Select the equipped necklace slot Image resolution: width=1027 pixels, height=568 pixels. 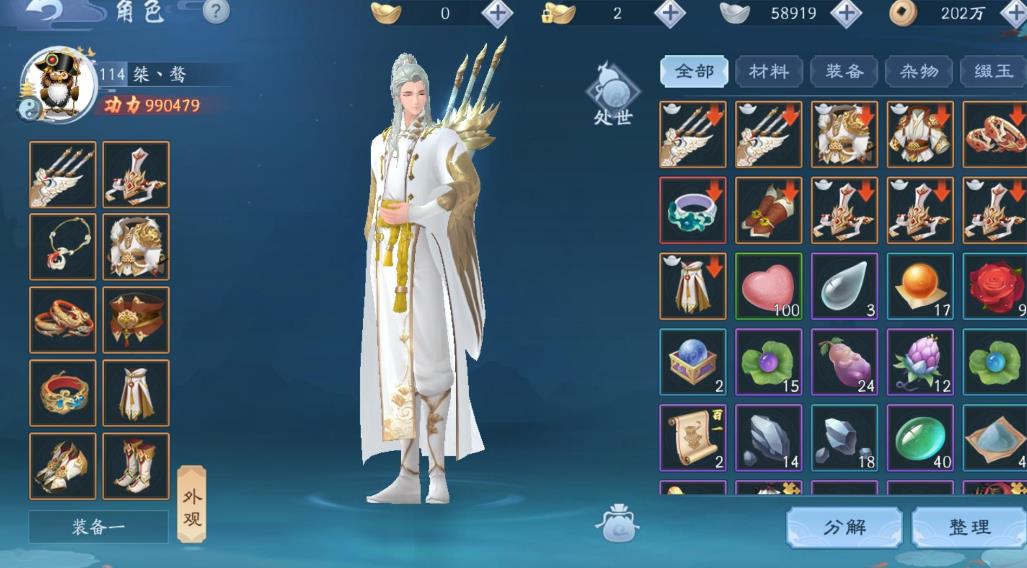63,246
